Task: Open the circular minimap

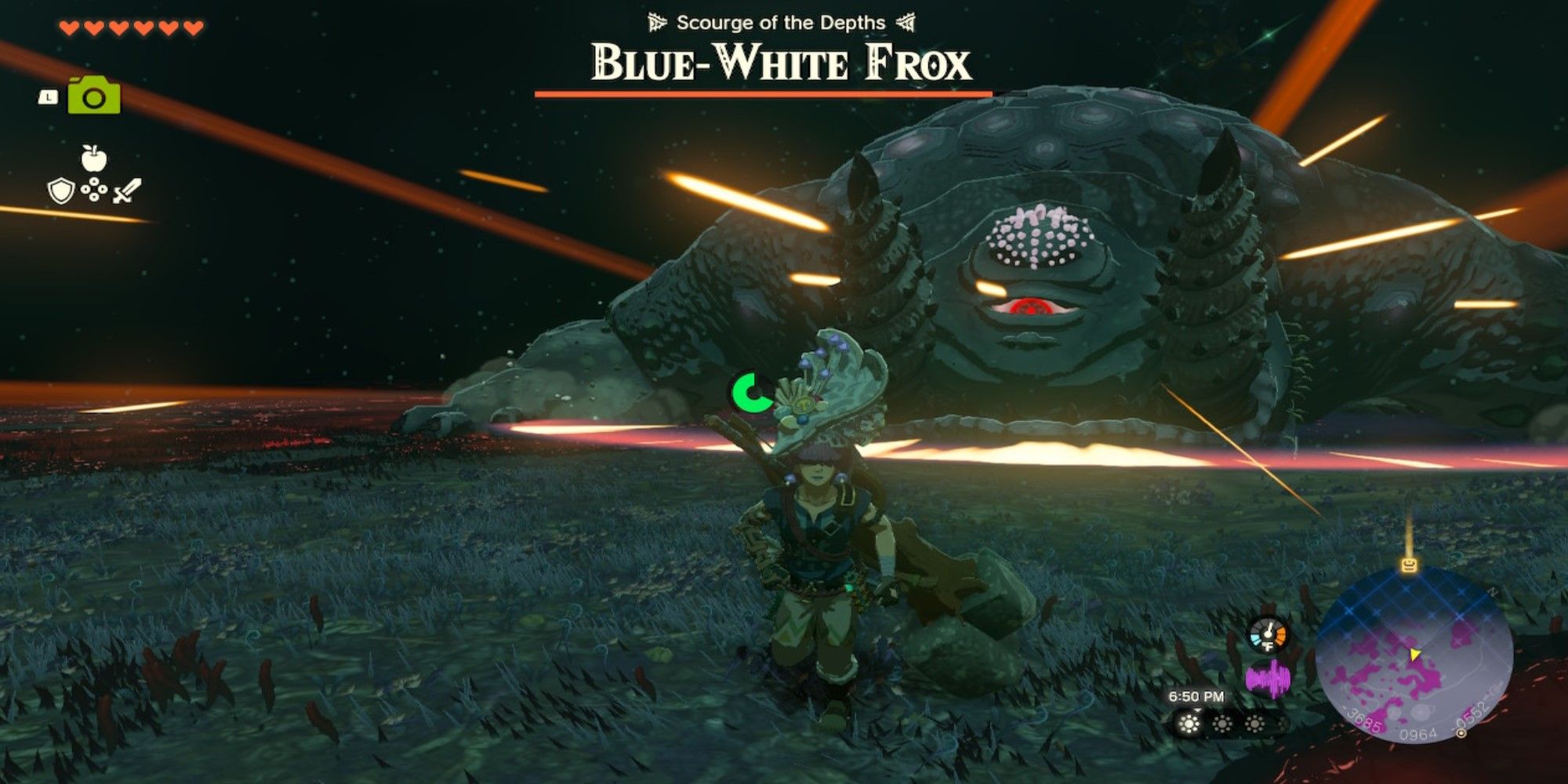Action: 1414,655
